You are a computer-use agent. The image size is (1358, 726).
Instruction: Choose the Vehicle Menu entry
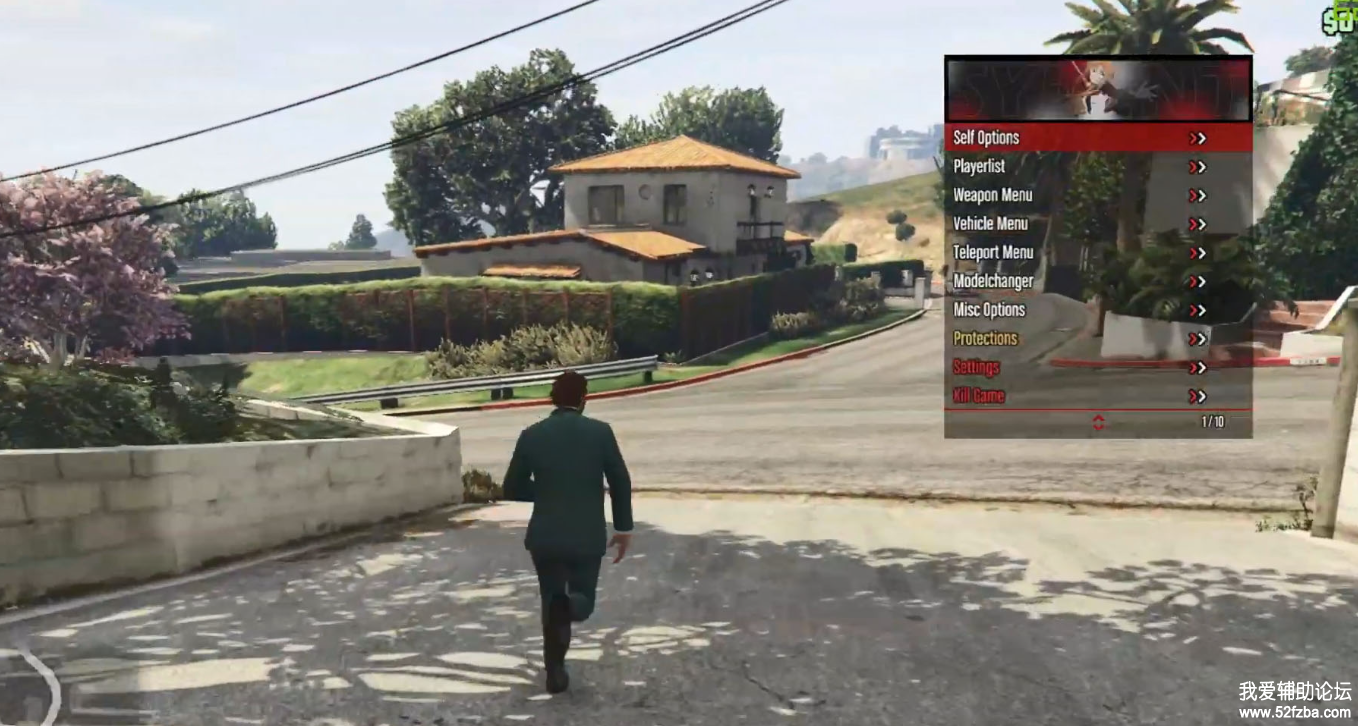tap(1097, 224)
